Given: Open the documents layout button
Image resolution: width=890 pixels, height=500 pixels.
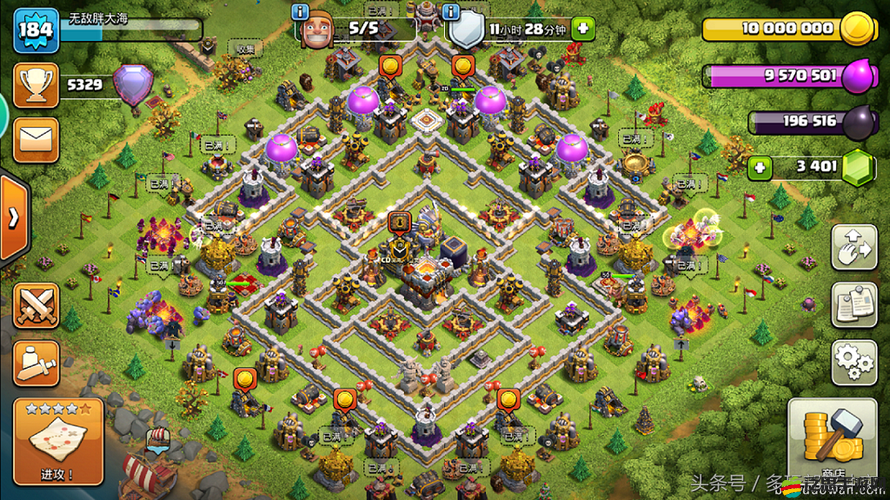Looking at the screenshot, I should pos(855,304).
